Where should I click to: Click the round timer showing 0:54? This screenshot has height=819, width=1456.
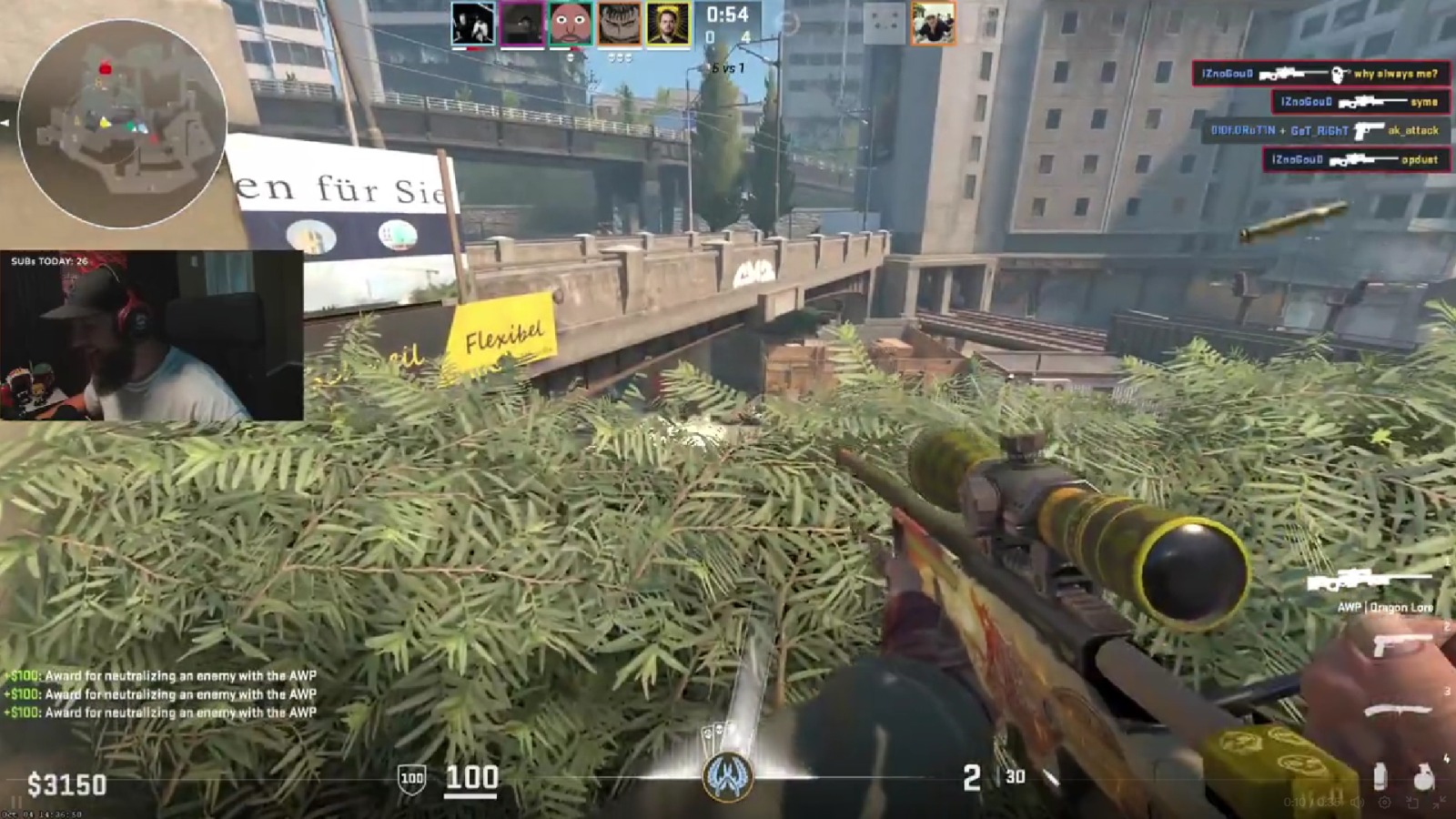(728, 14)
